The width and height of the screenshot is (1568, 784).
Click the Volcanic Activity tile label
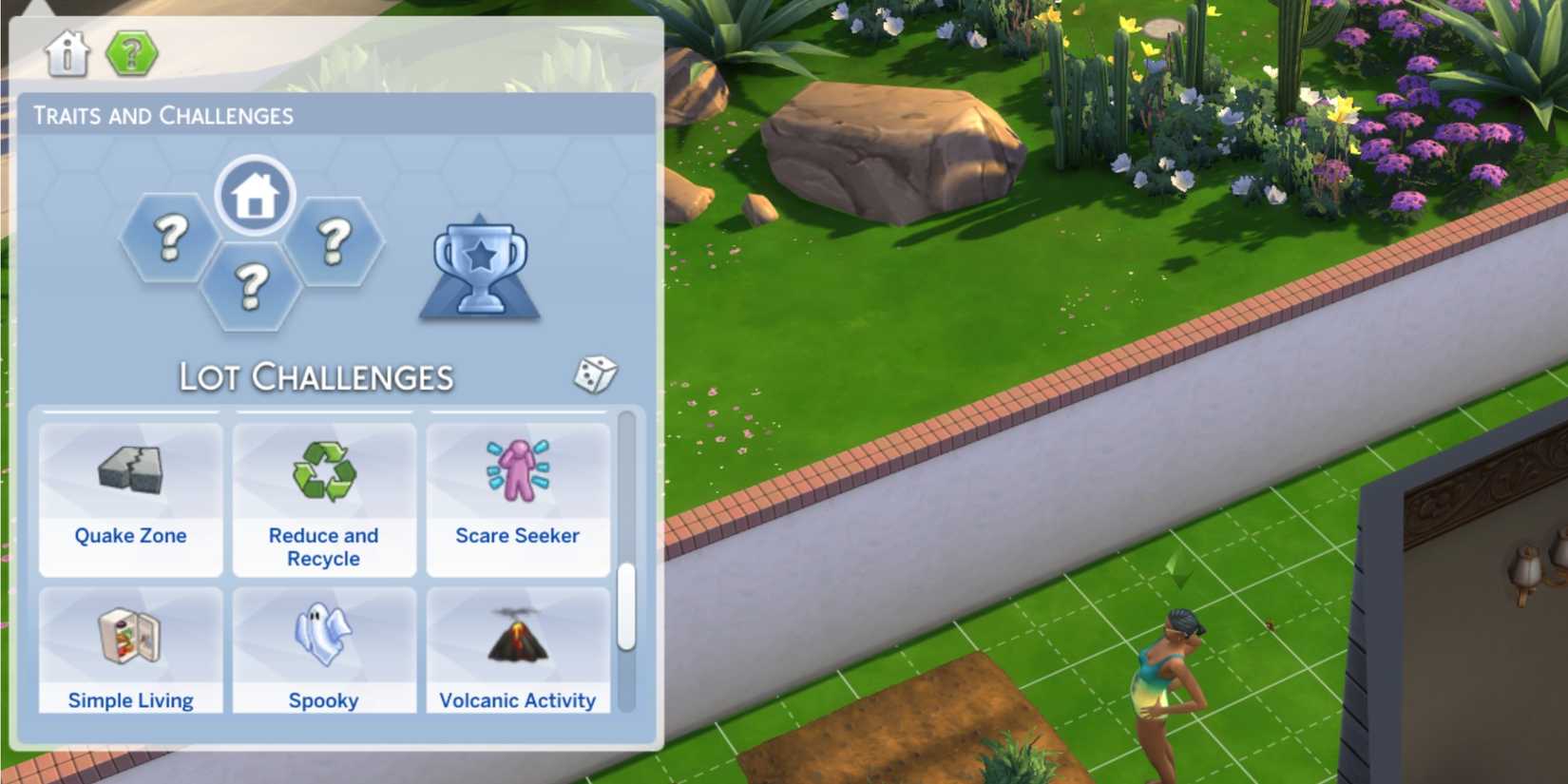click(x=518, y=700)
